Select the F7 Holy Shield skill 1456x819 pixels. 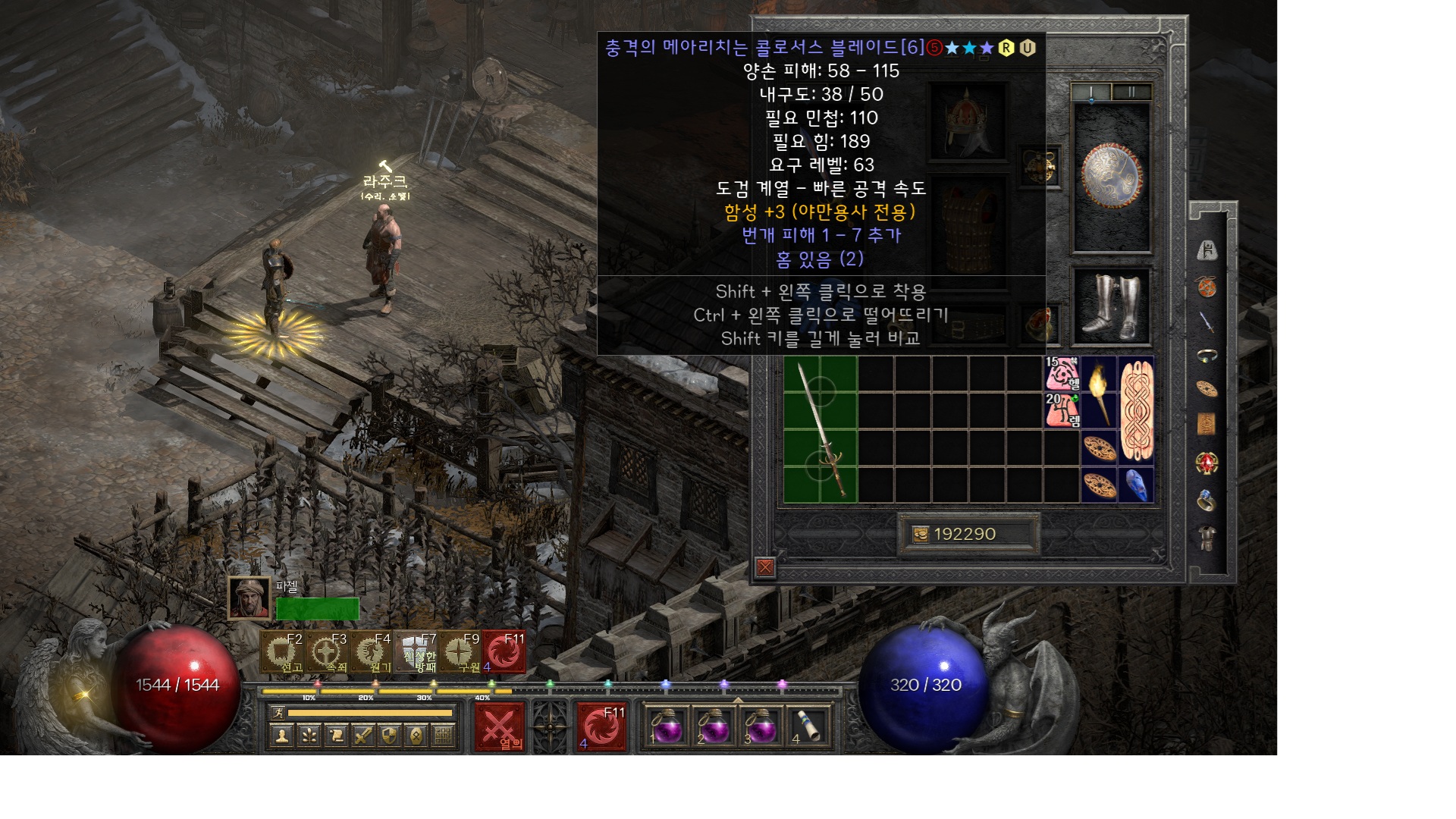pos(417,652)
